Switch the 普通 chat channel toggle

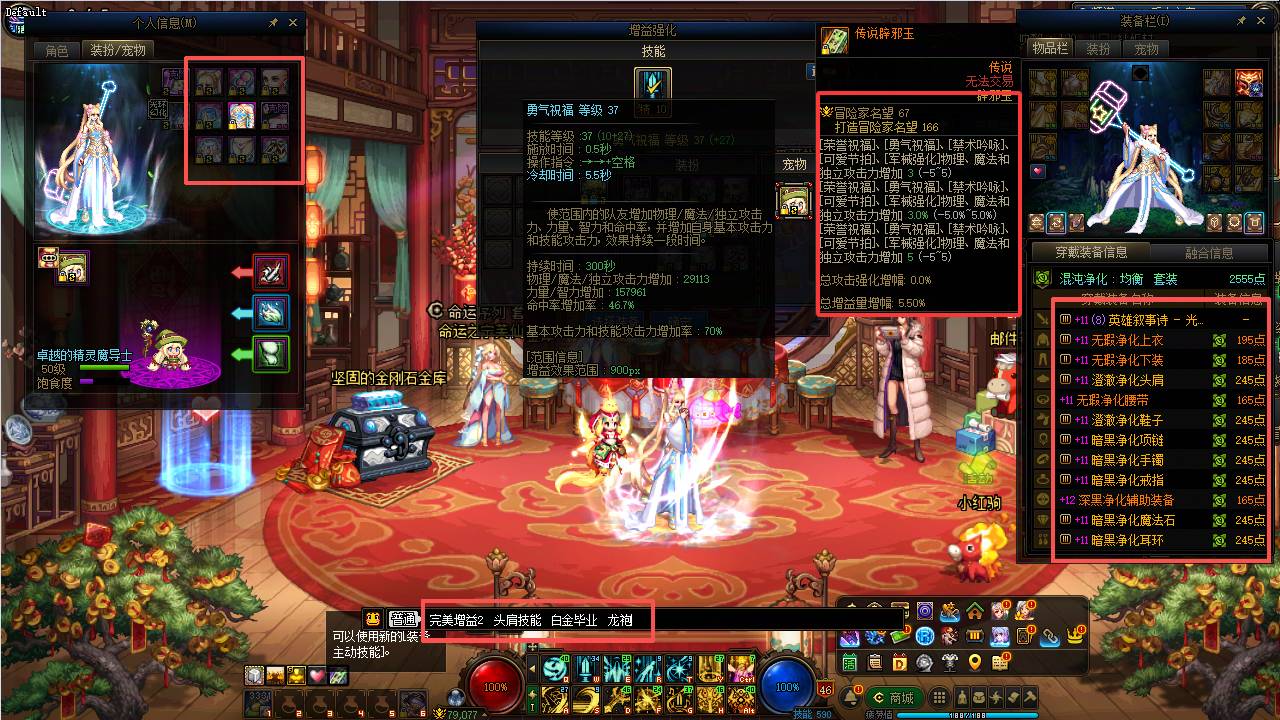click(406, 618)
